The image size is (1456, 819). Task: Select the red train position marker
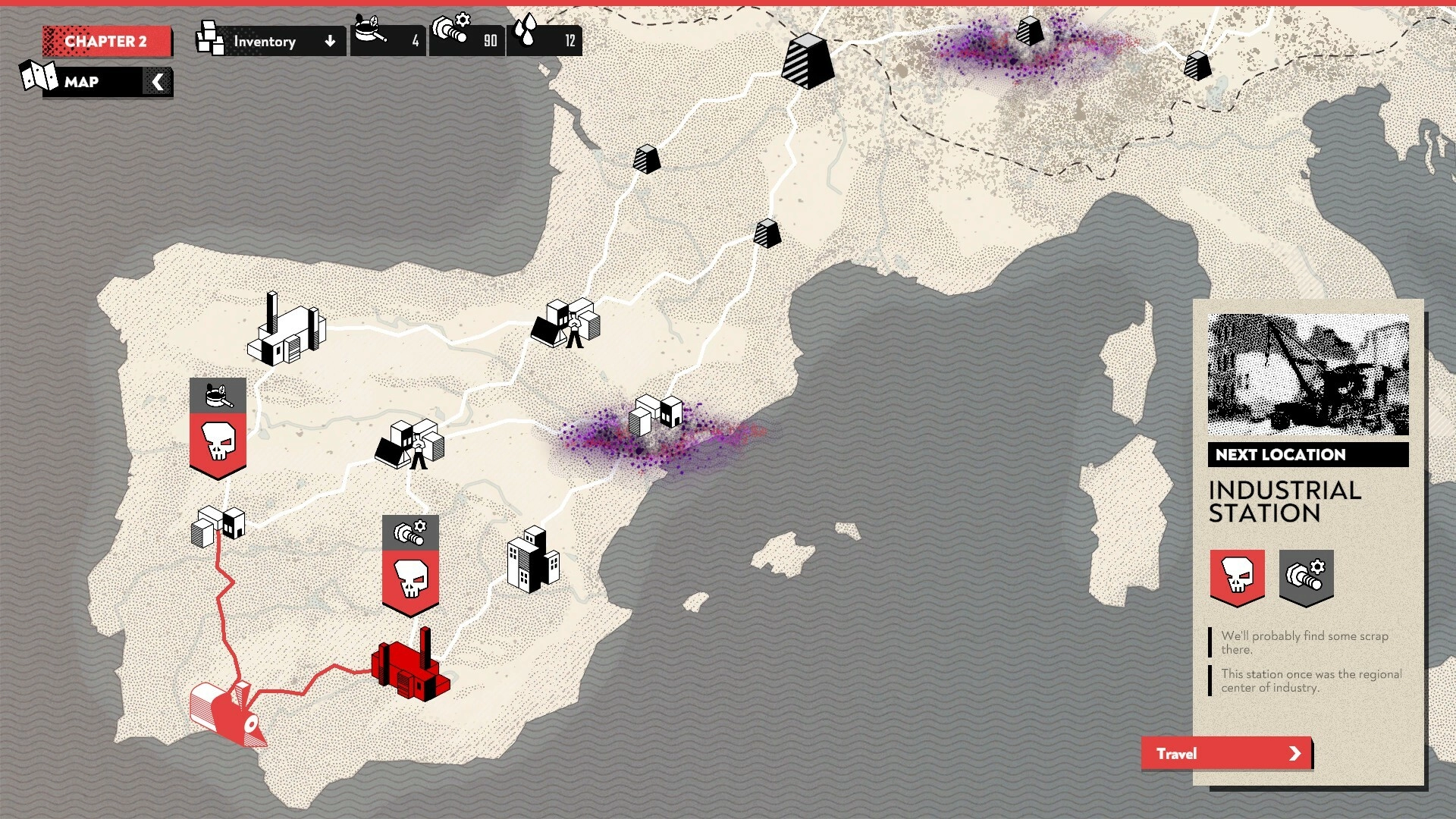tap(229, 713)
